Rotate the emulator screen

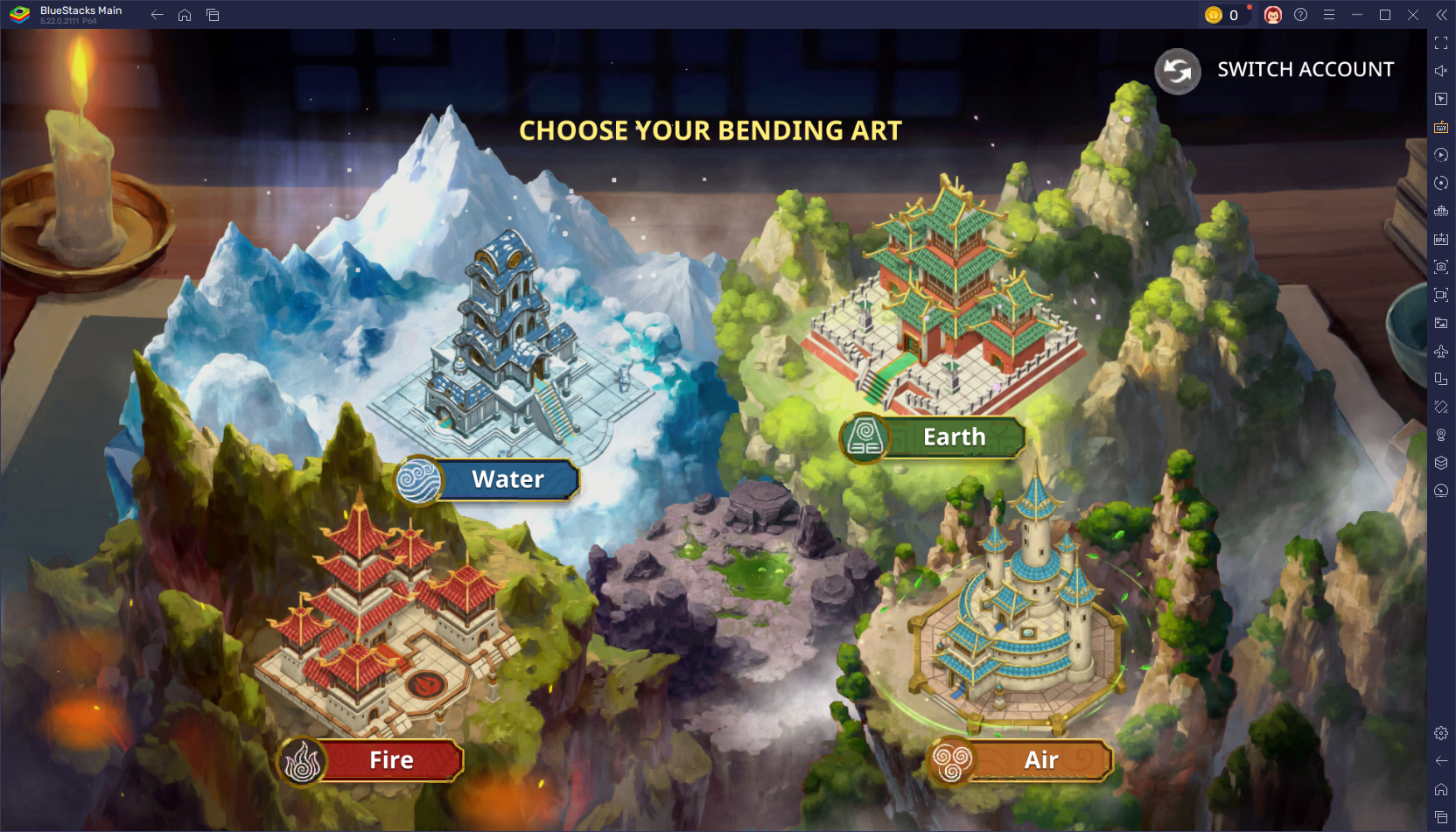pos(1441,183)
